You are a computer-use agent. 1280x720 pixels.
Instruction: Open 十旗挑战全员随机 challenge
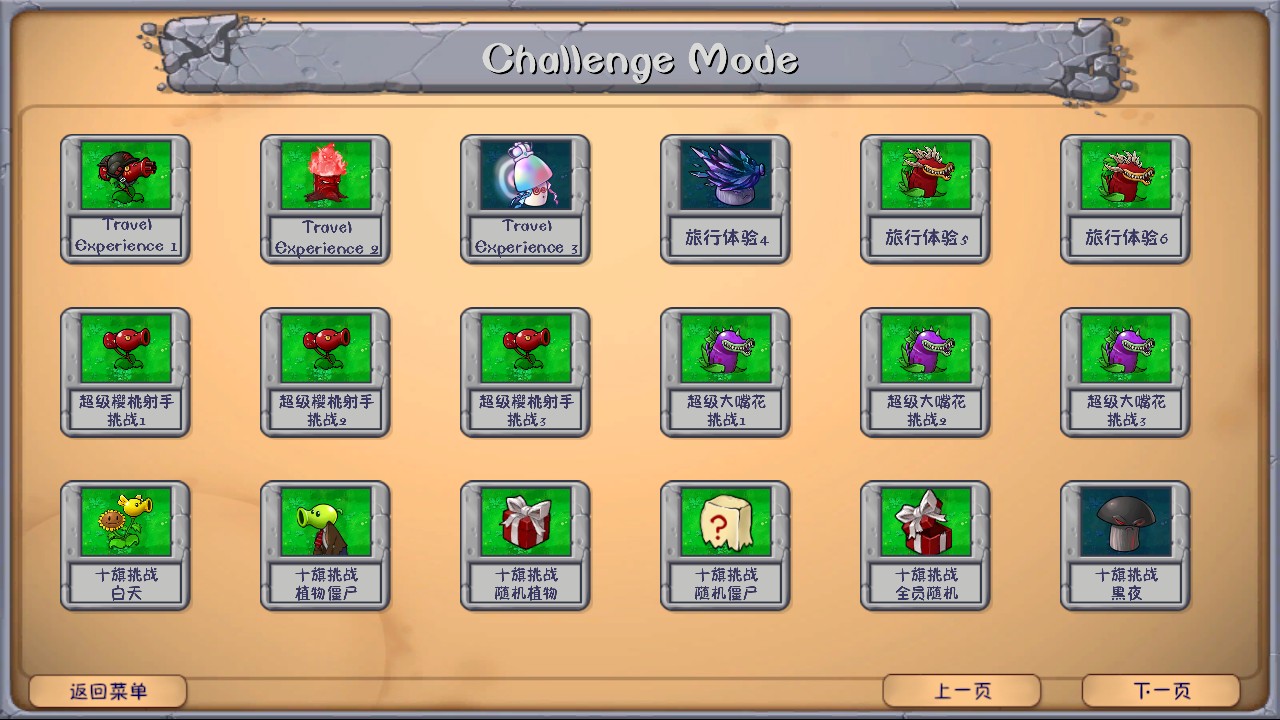tap(925, 543)
